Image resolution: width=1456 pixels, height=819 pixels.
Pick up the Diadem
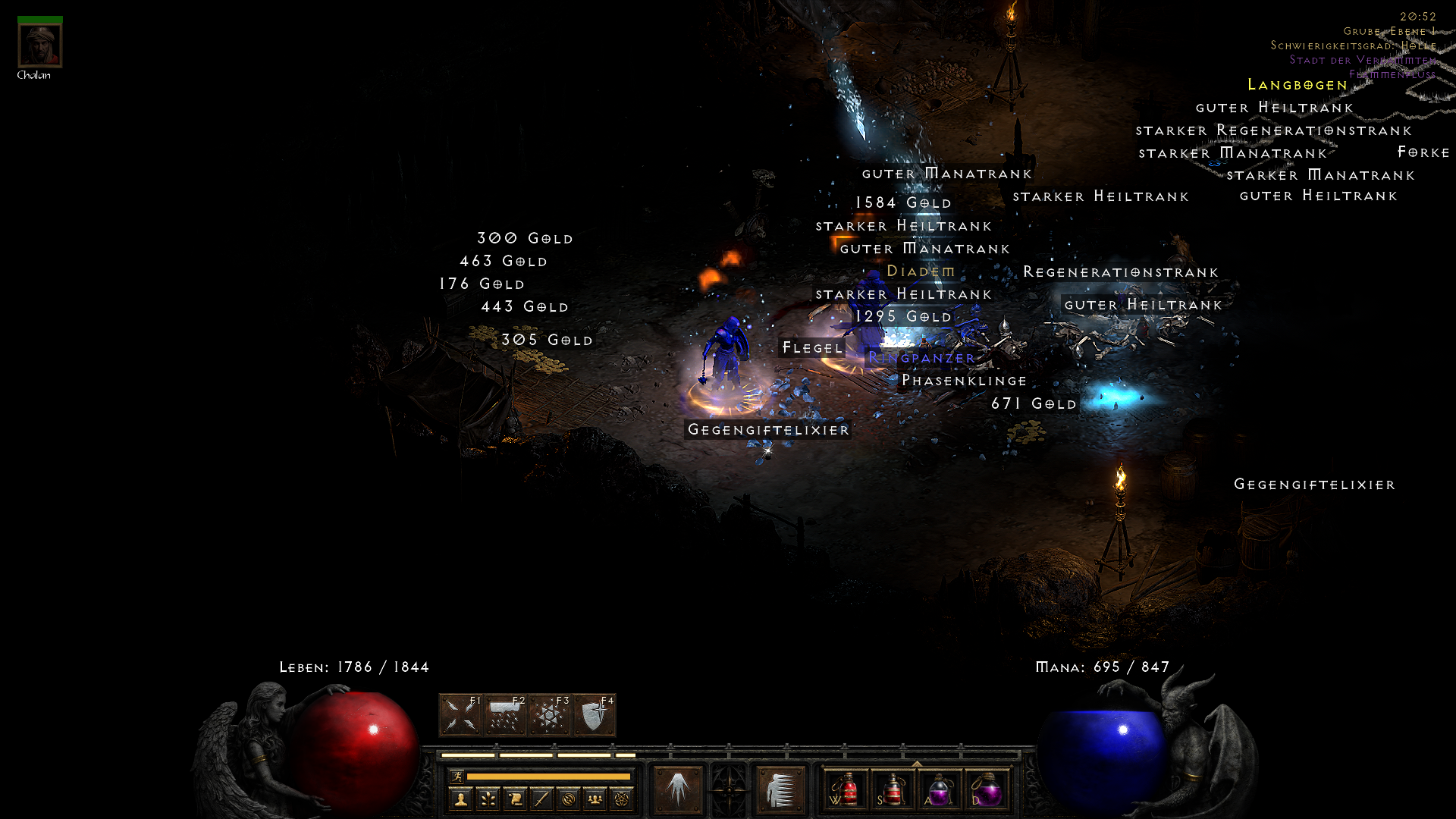point(921,271)
